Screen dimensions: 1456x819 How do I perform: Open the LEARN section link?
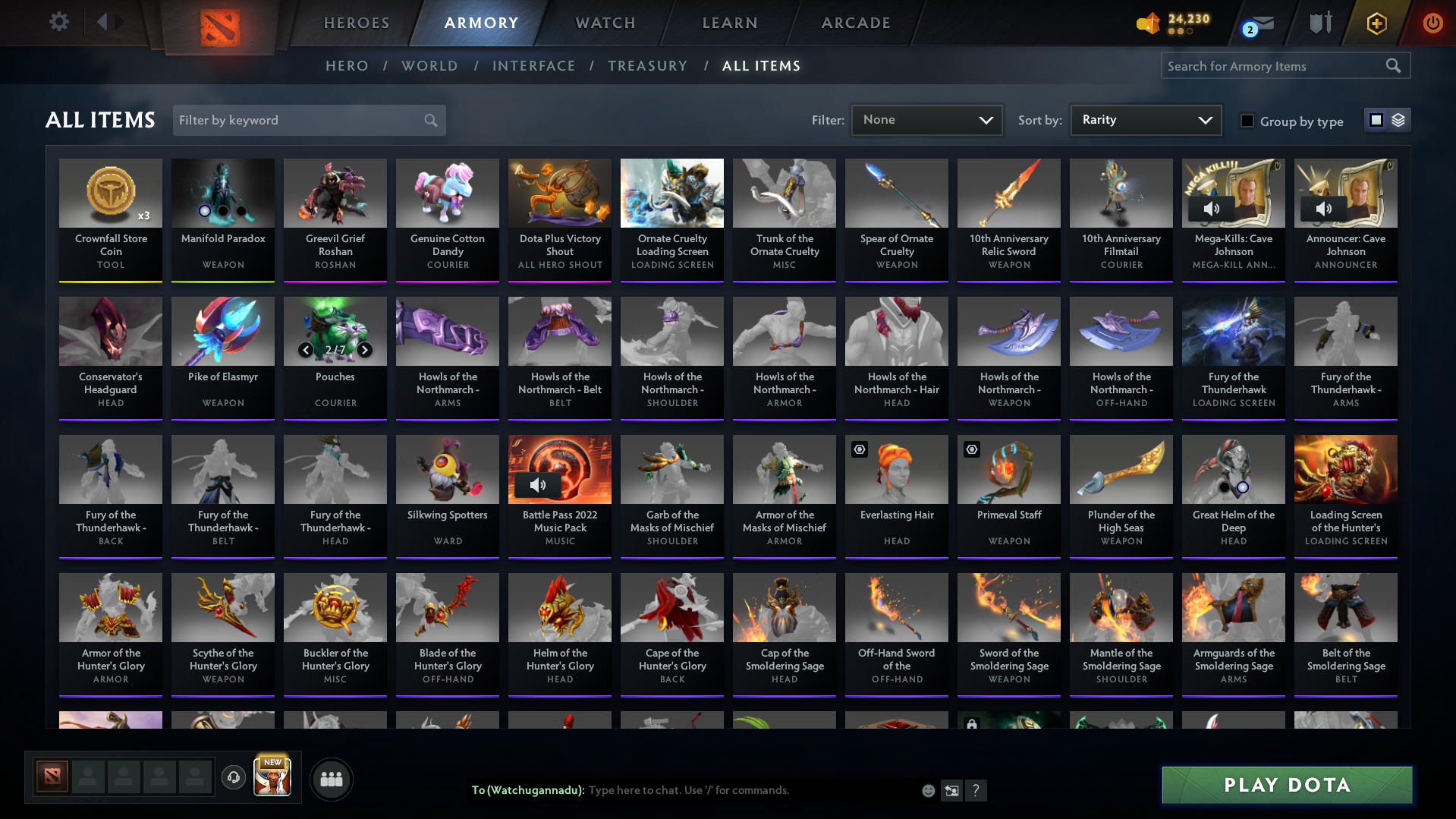(x=728, y=23)
